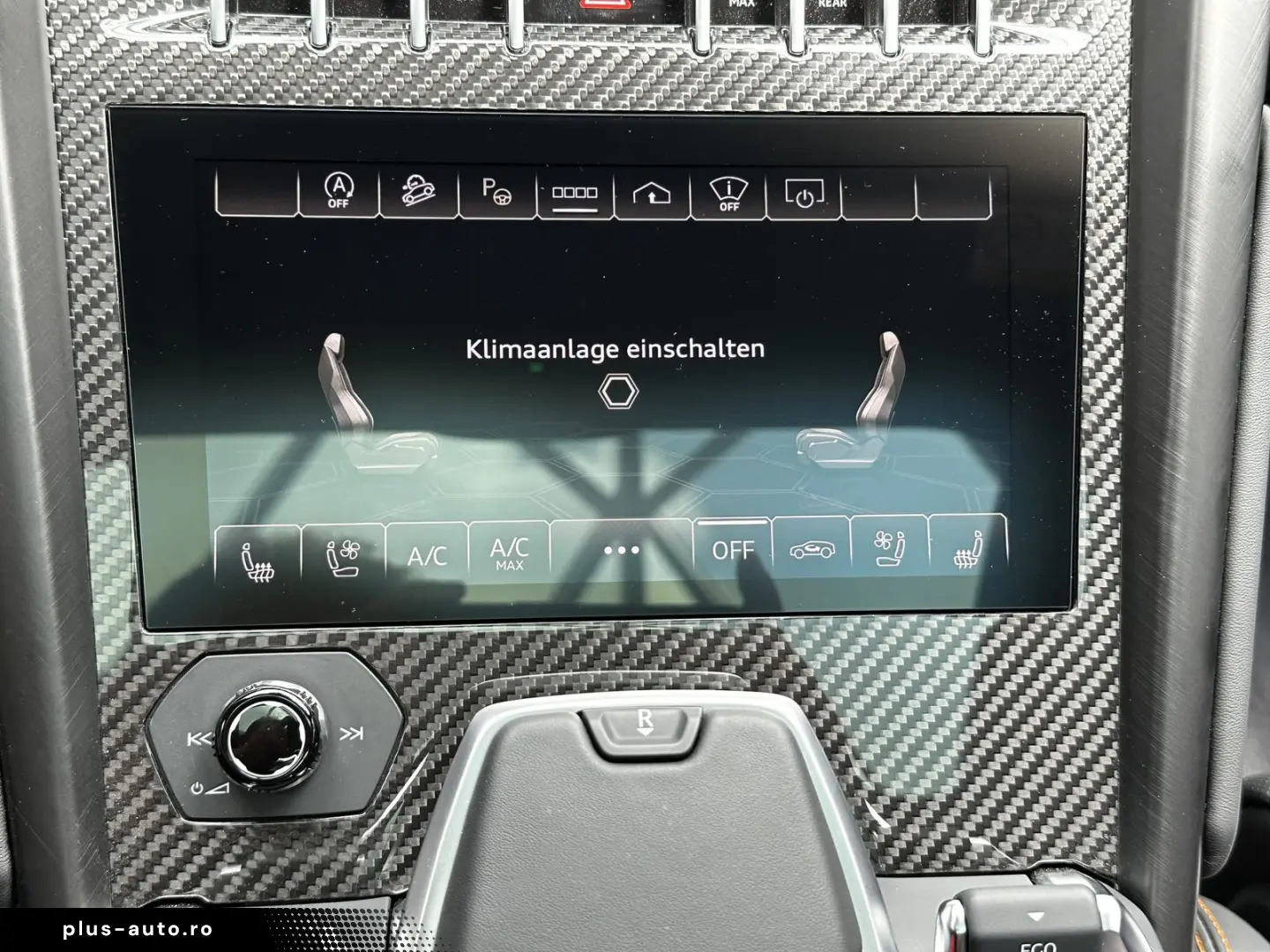The width and height of the screenshot is (1270, 952).
Task: Open the three-dot more options menu
Action: (623, 551)
